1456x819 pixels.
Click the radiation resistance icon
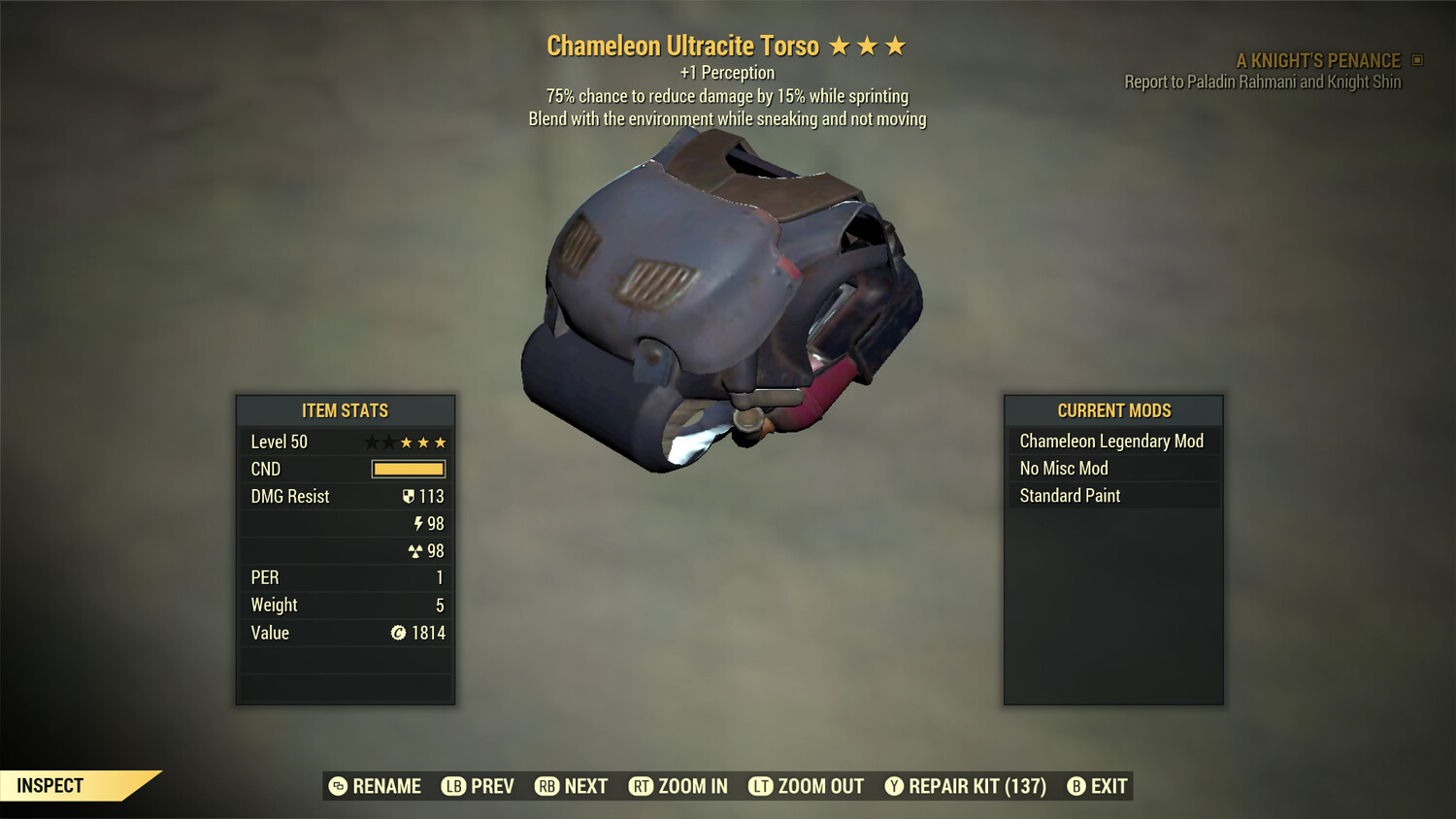417,550
